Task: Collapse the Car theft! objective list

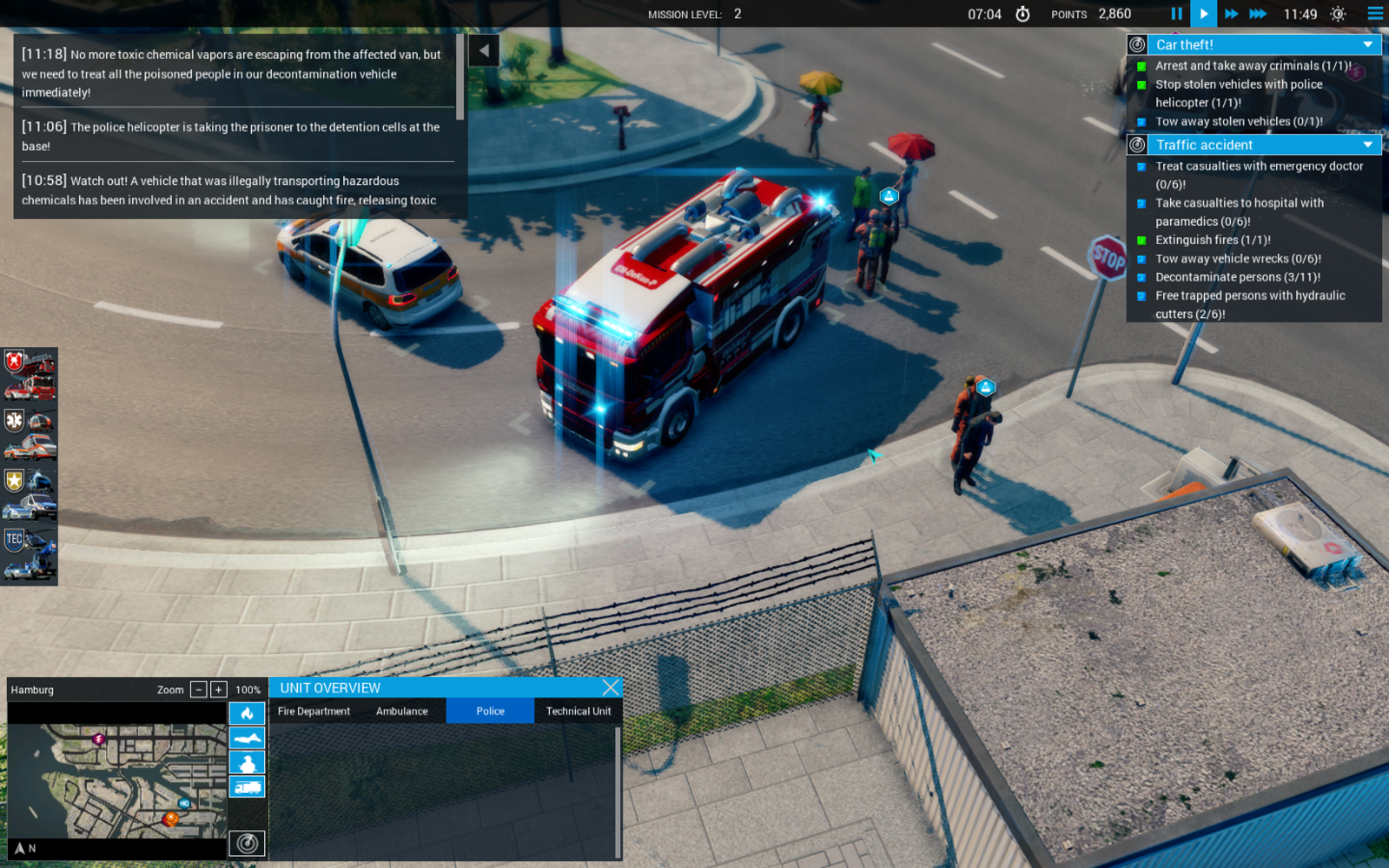Action: 1368,45
